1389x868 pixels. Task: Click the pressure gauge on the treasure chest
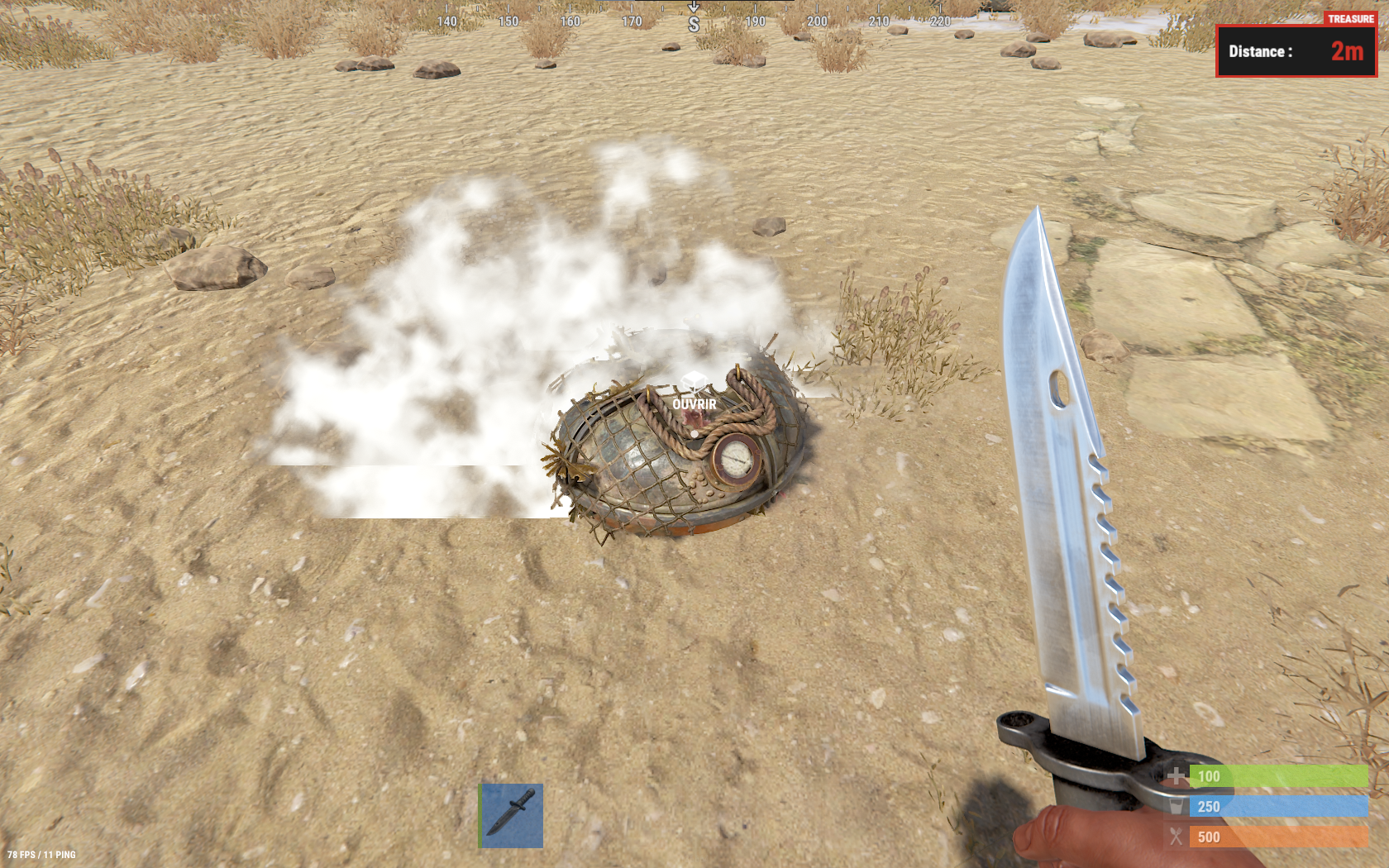737,460
